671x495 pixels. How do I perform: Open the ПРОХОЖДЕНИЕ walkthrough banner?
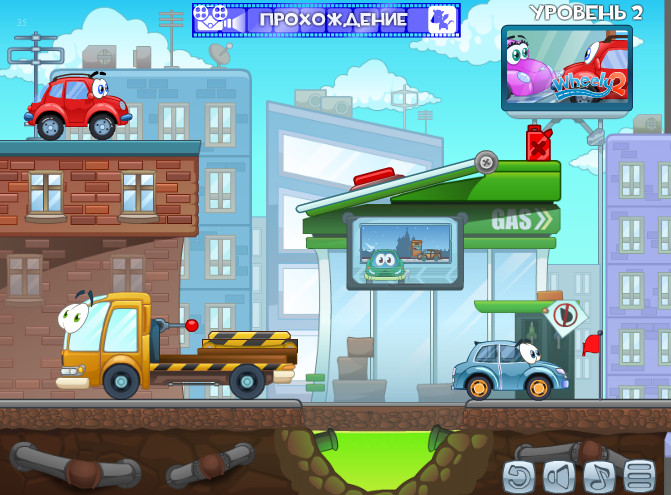[326, 19]
